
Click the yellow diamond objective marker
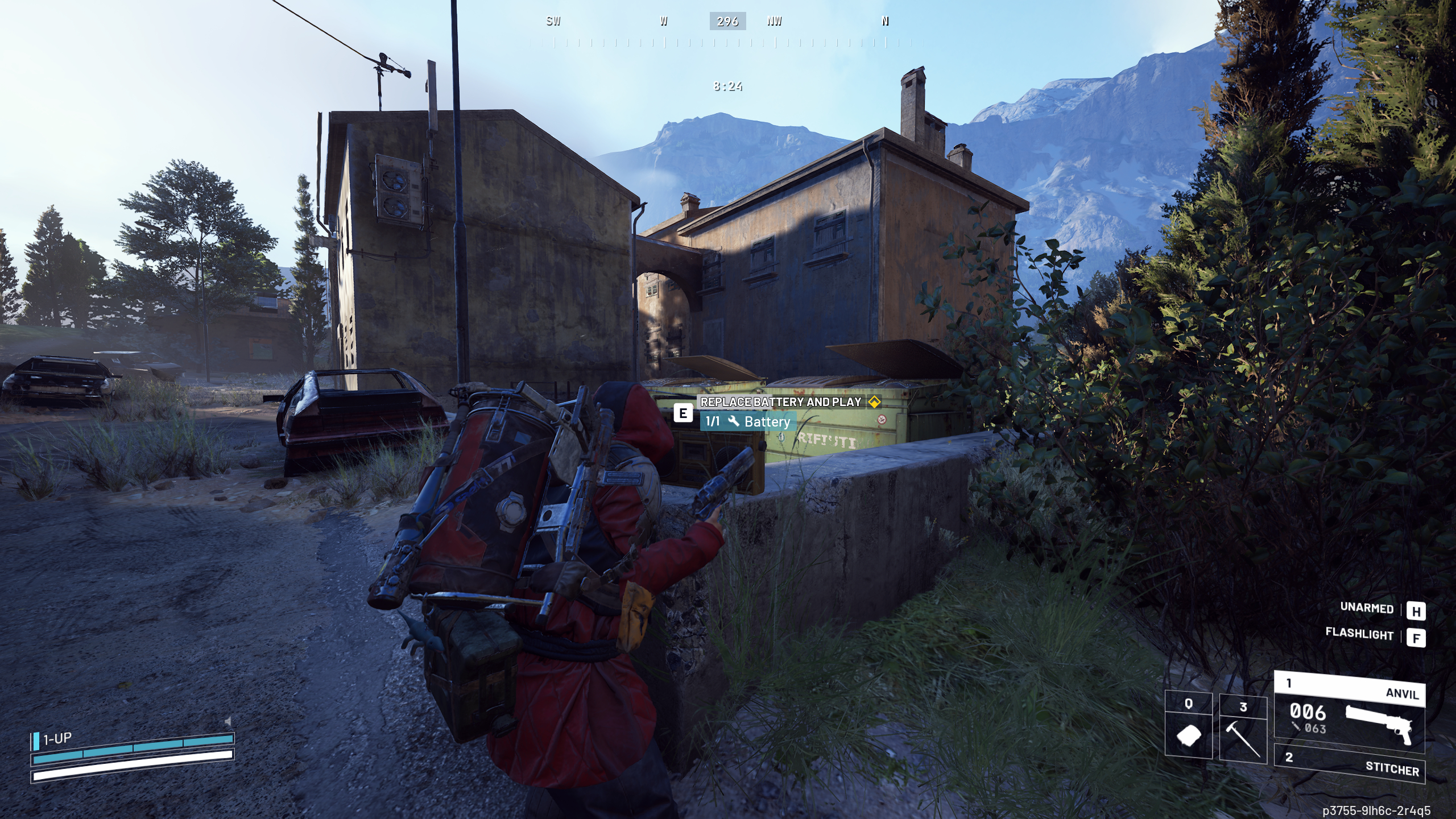click(x=875, y=402)
